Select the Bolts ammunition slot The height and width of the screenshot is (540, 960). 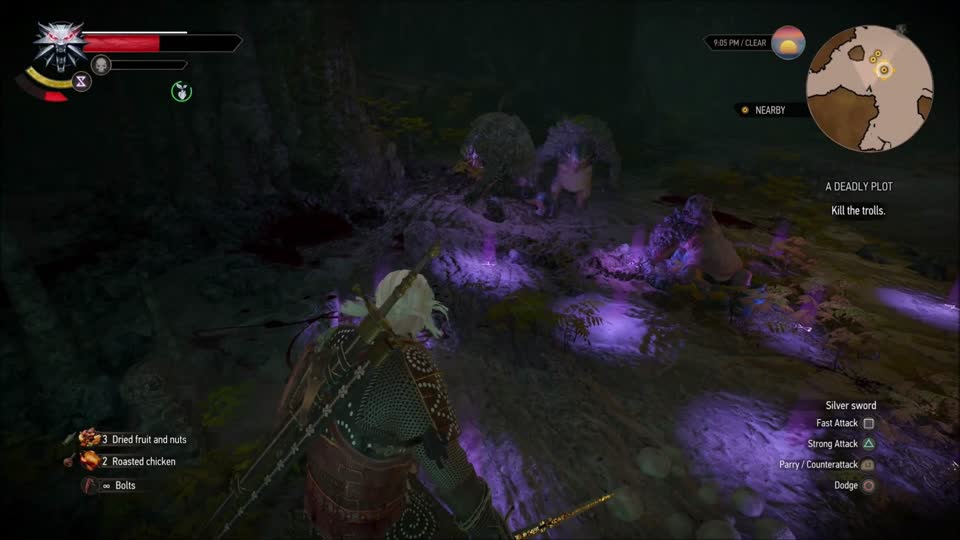coord(109,485)
